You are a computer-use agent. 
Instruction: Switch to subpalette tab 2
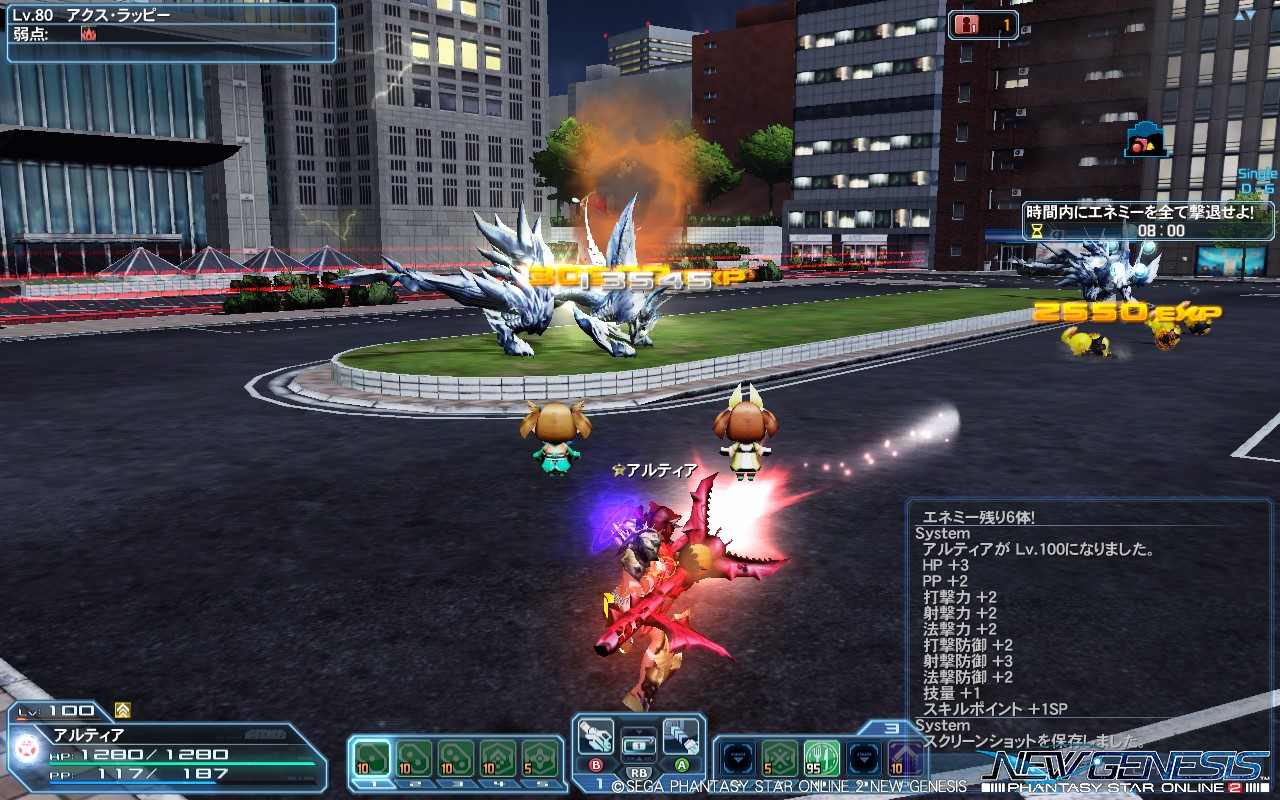coord(414,782)
